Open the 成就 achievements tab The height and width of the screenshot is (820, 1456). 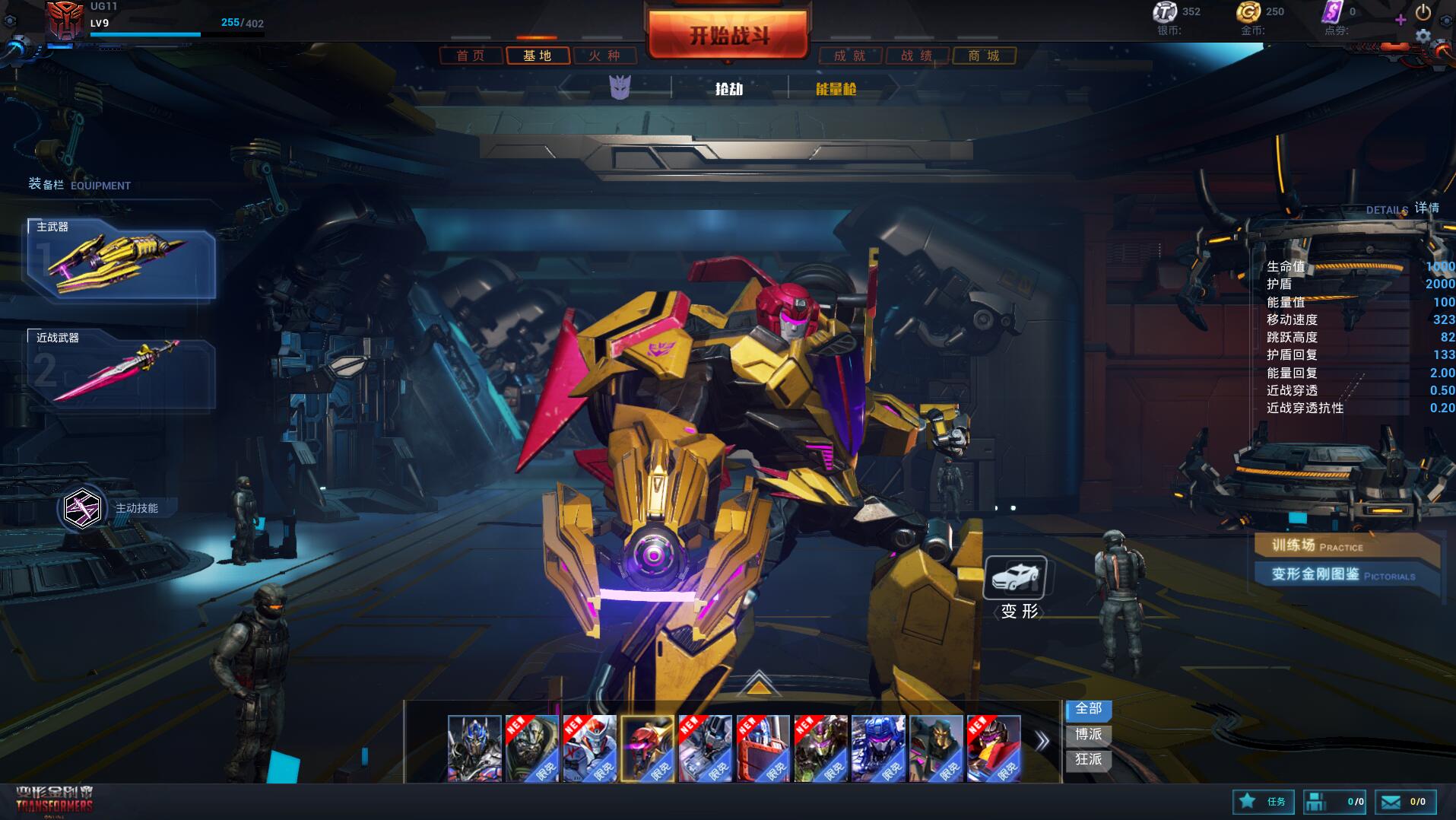[850, 56]
